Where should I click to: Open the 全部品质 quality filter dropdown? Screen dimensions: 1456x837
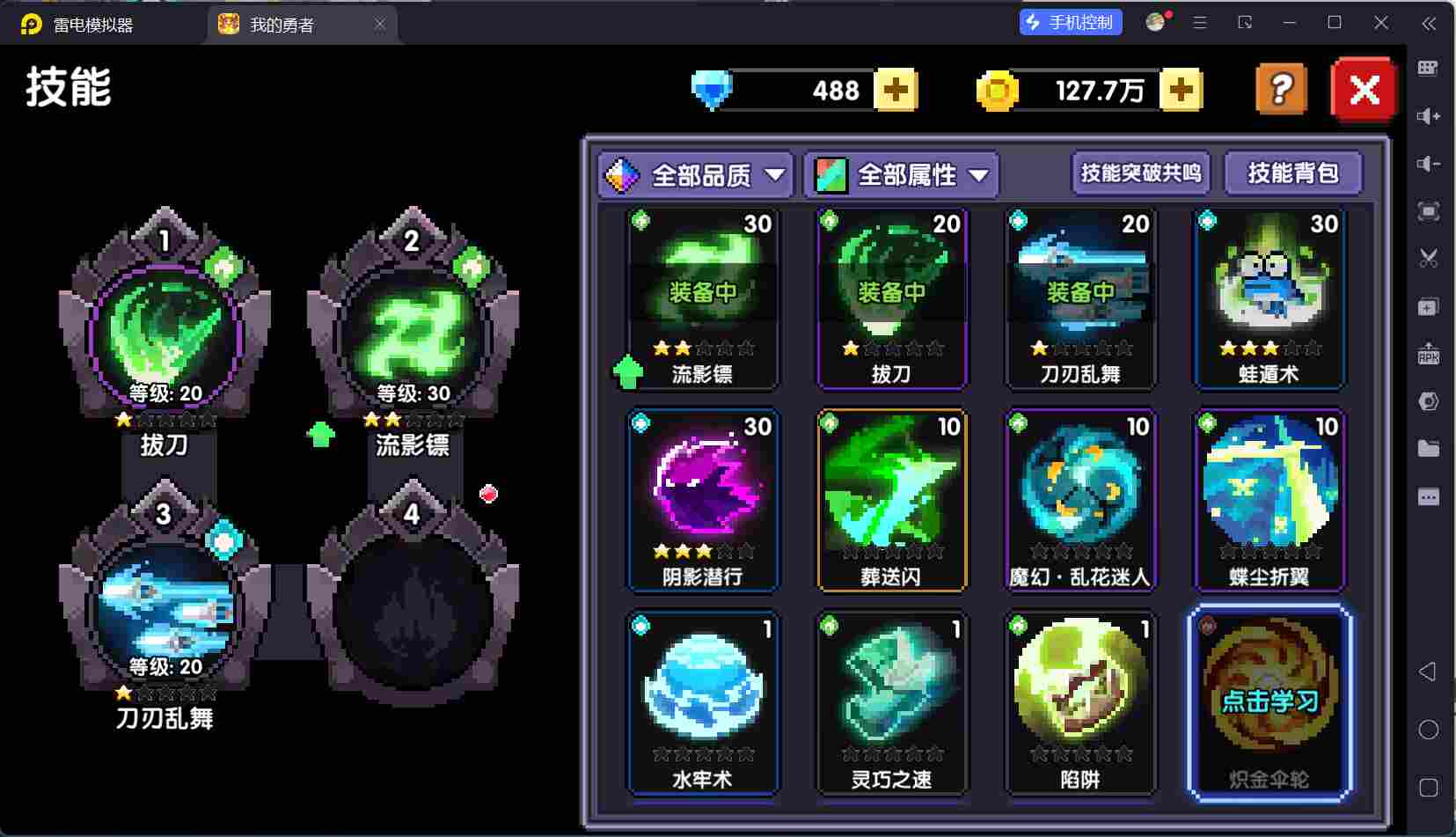coord(694,174)
